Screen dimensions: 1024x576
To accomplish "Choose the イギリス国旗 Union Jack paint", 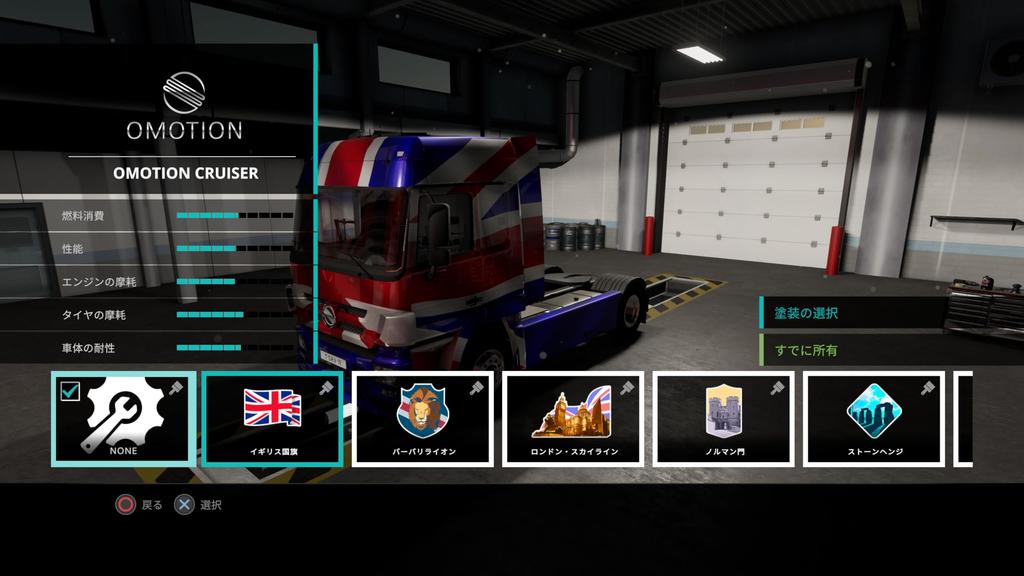I will click(272, 419).
